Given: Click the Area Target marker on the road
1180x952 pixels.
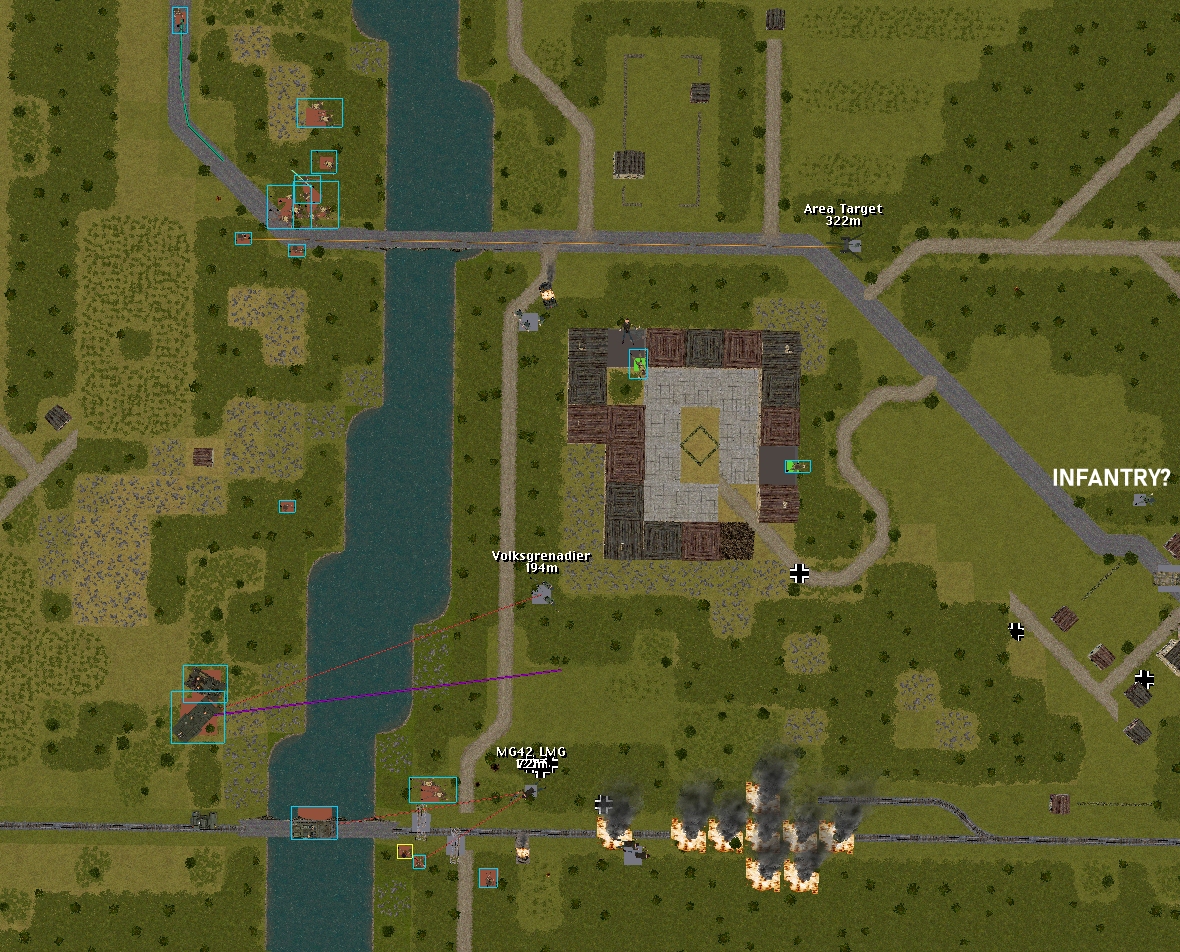Looking at the screenshot, I should click(852, 244).
